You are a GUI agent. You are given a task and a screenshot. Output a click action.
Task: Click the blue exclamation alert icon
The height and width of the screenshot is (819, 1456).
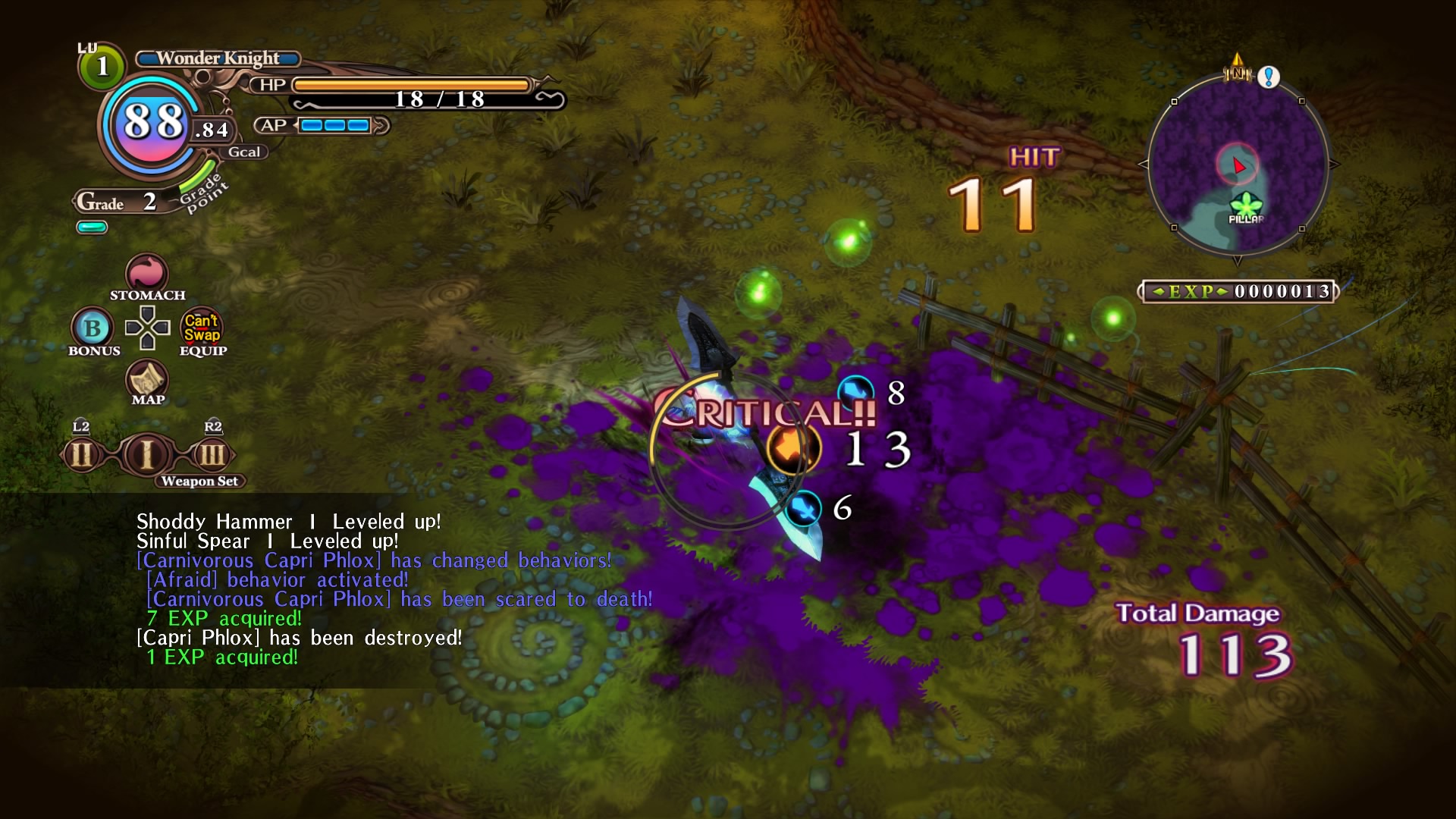pyautogui.click(x=1269, y=77)
